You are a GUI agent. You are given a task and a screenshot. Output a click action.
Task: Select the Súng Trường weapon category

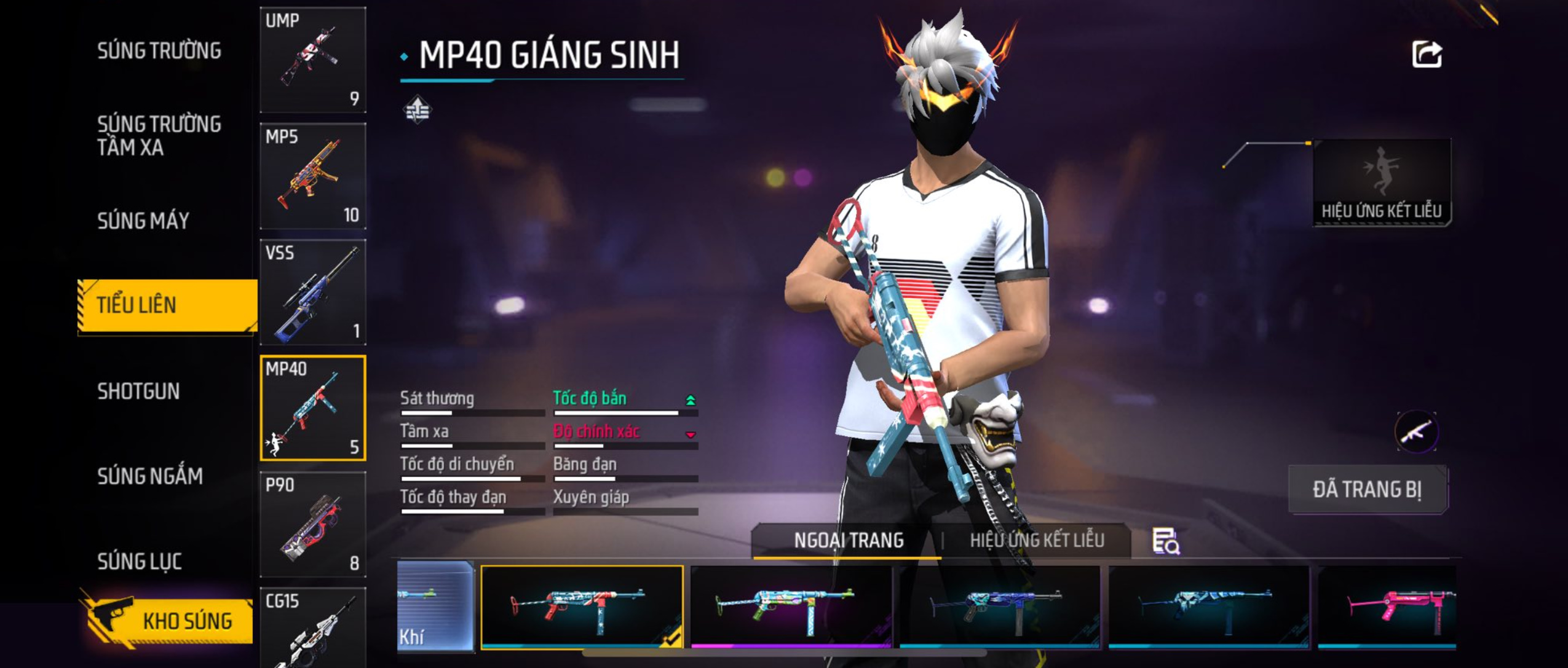coord(159,51)
